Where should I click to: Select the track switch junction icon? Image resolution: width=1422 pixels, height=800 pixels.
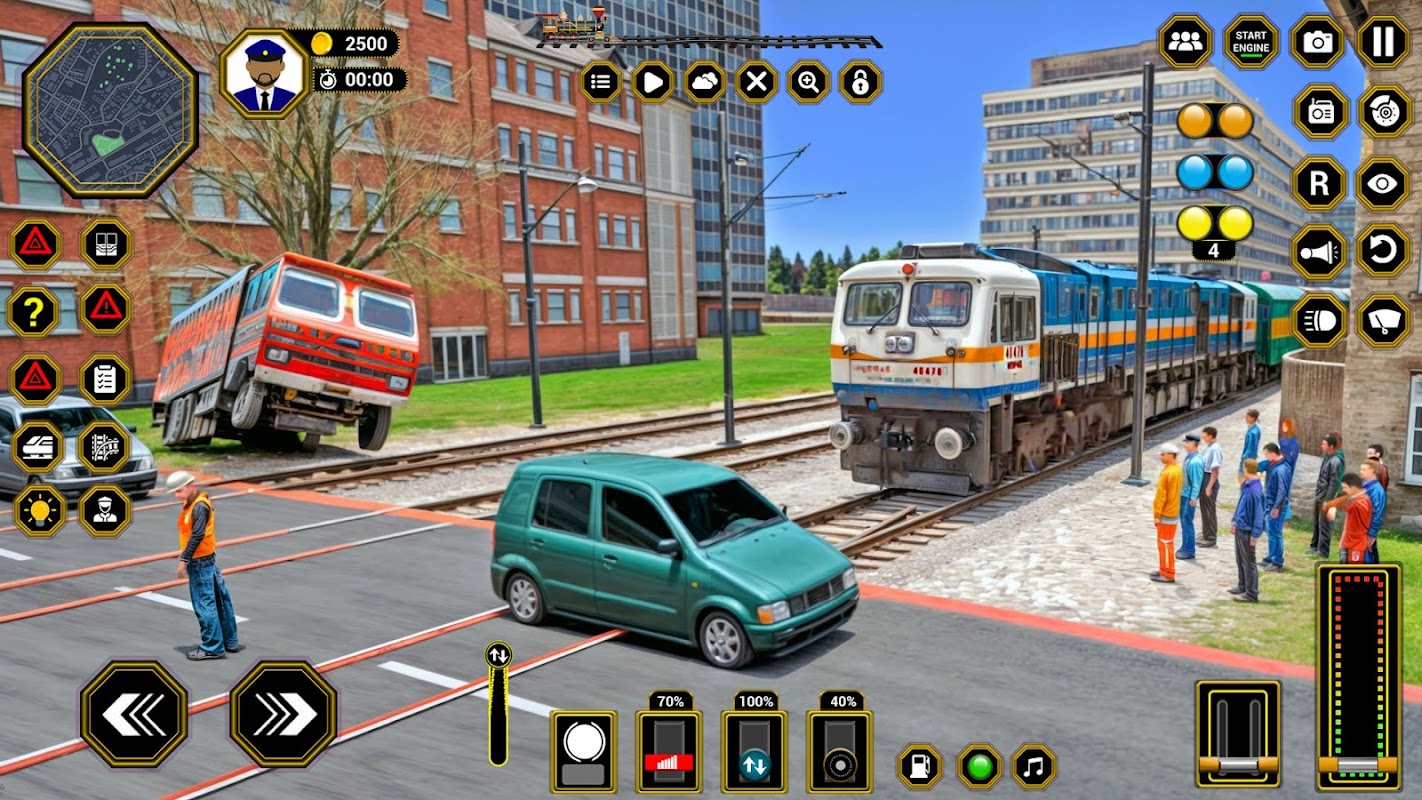tap(105, 447)
